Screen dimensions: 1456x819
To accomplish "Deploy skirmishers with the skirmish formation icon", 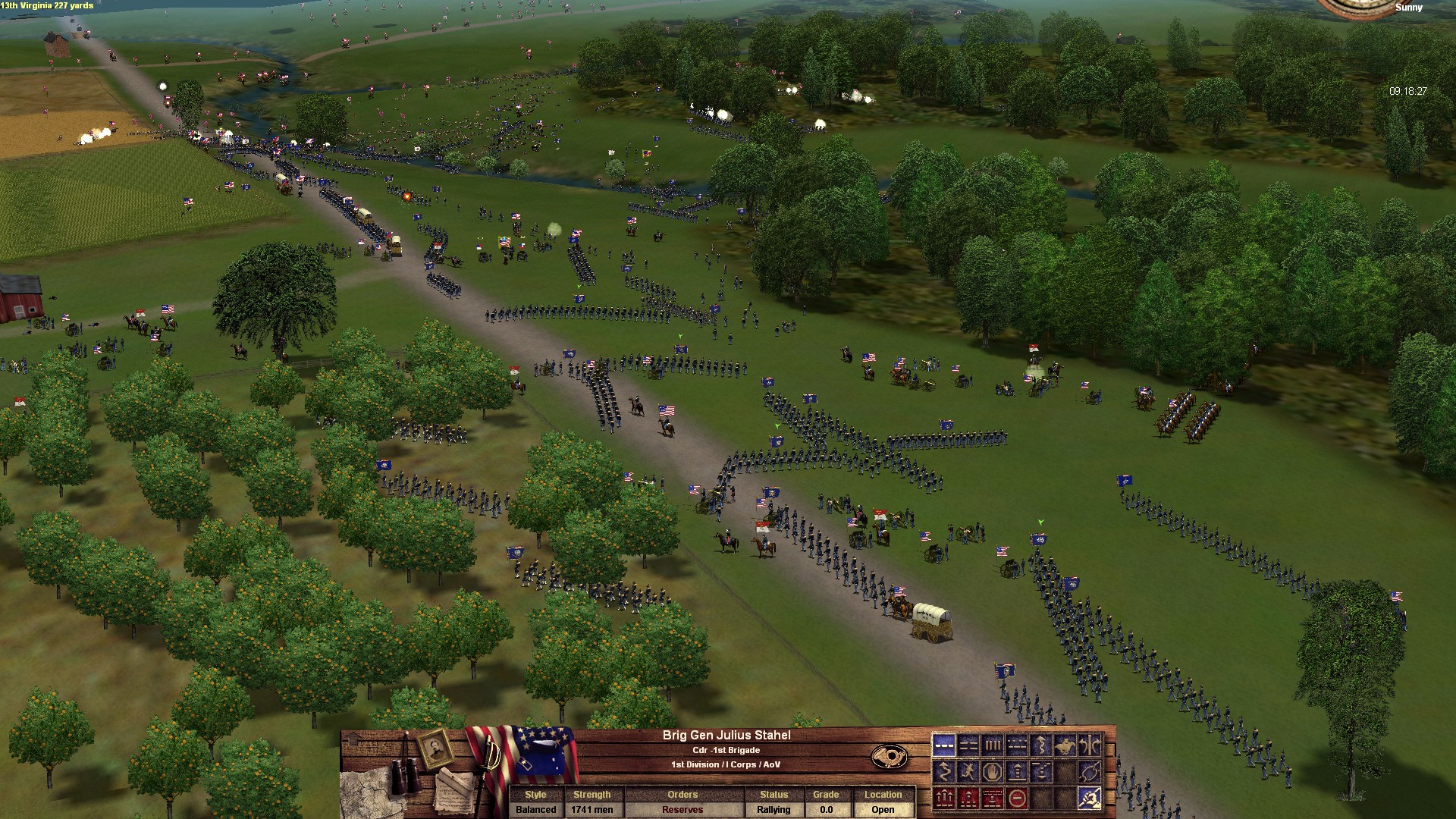I will tap(1016, 745).
